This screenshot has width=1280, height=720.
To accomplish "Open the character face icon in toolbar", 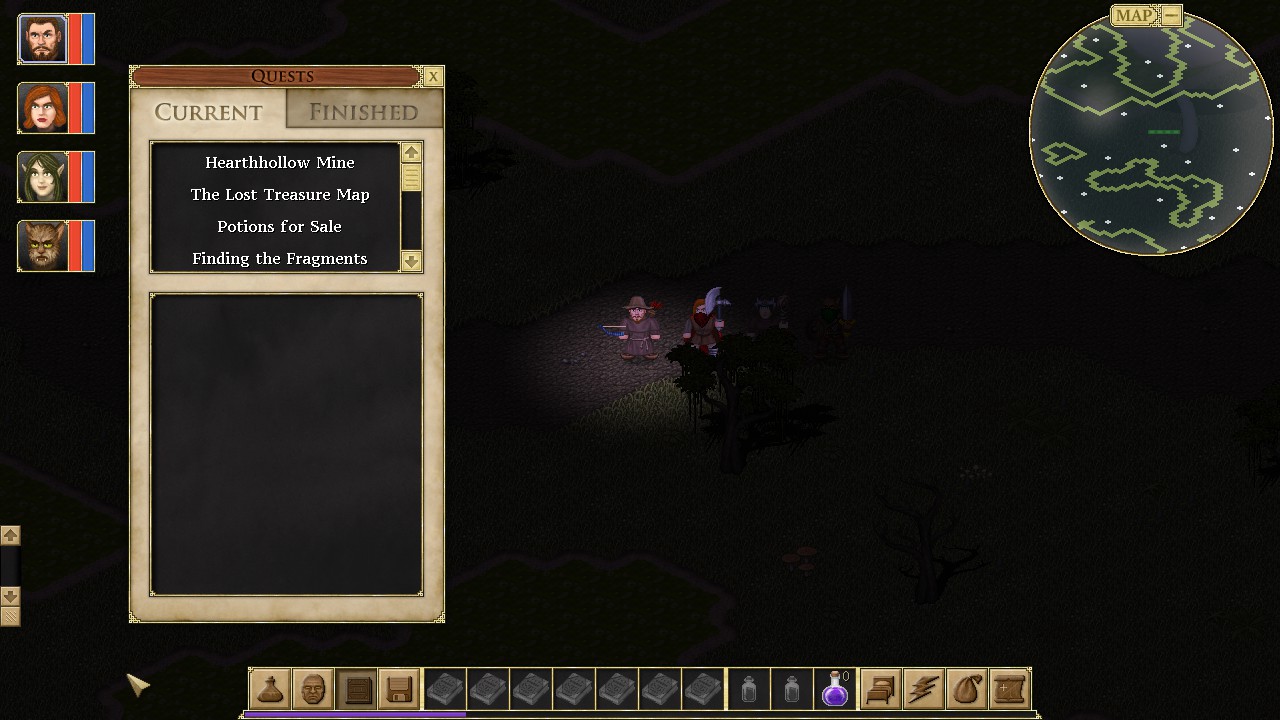I will [x=313, y=689].
